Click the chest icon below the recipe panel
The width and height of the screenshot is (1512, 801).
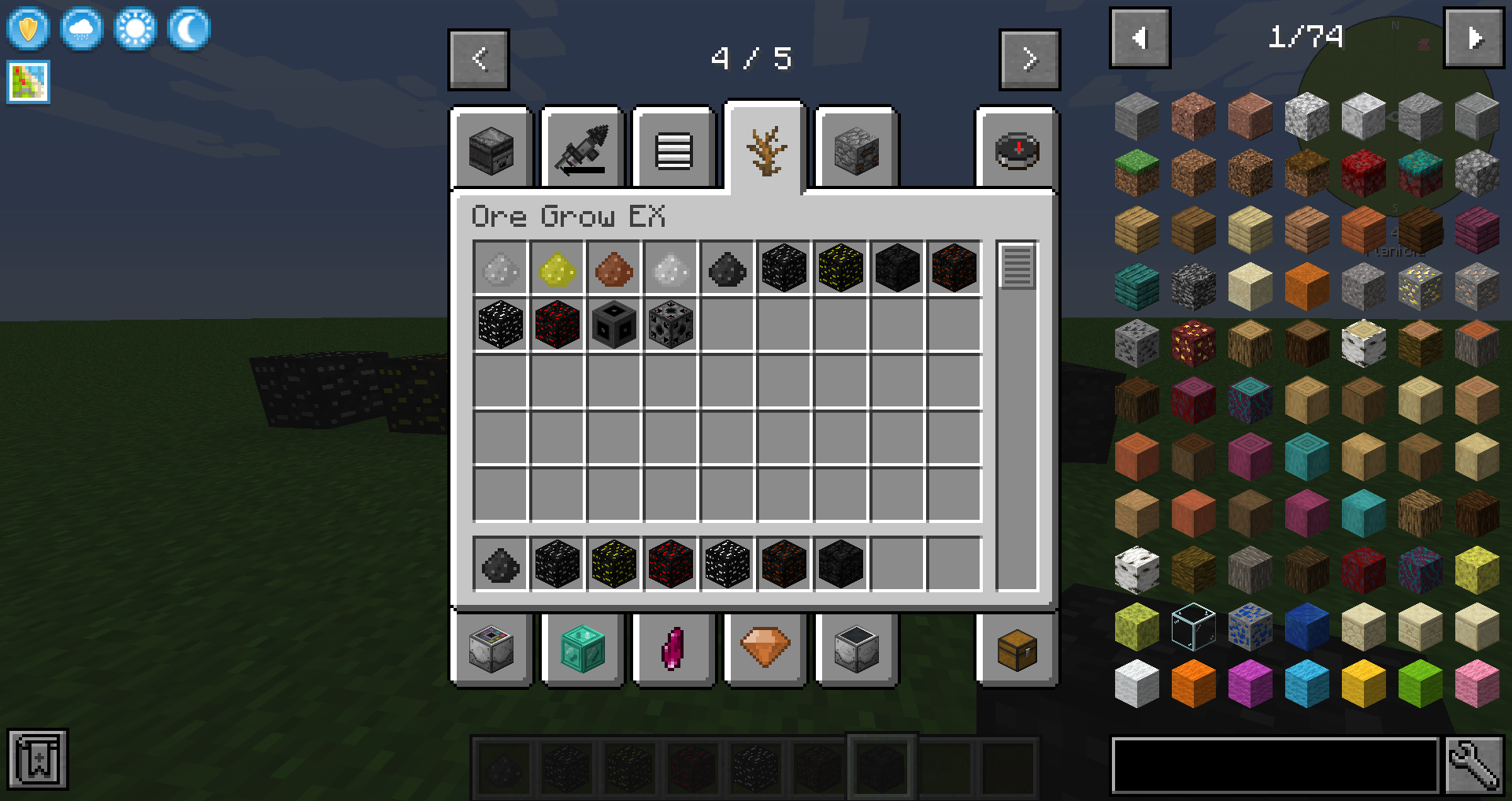click(1017, 650)
